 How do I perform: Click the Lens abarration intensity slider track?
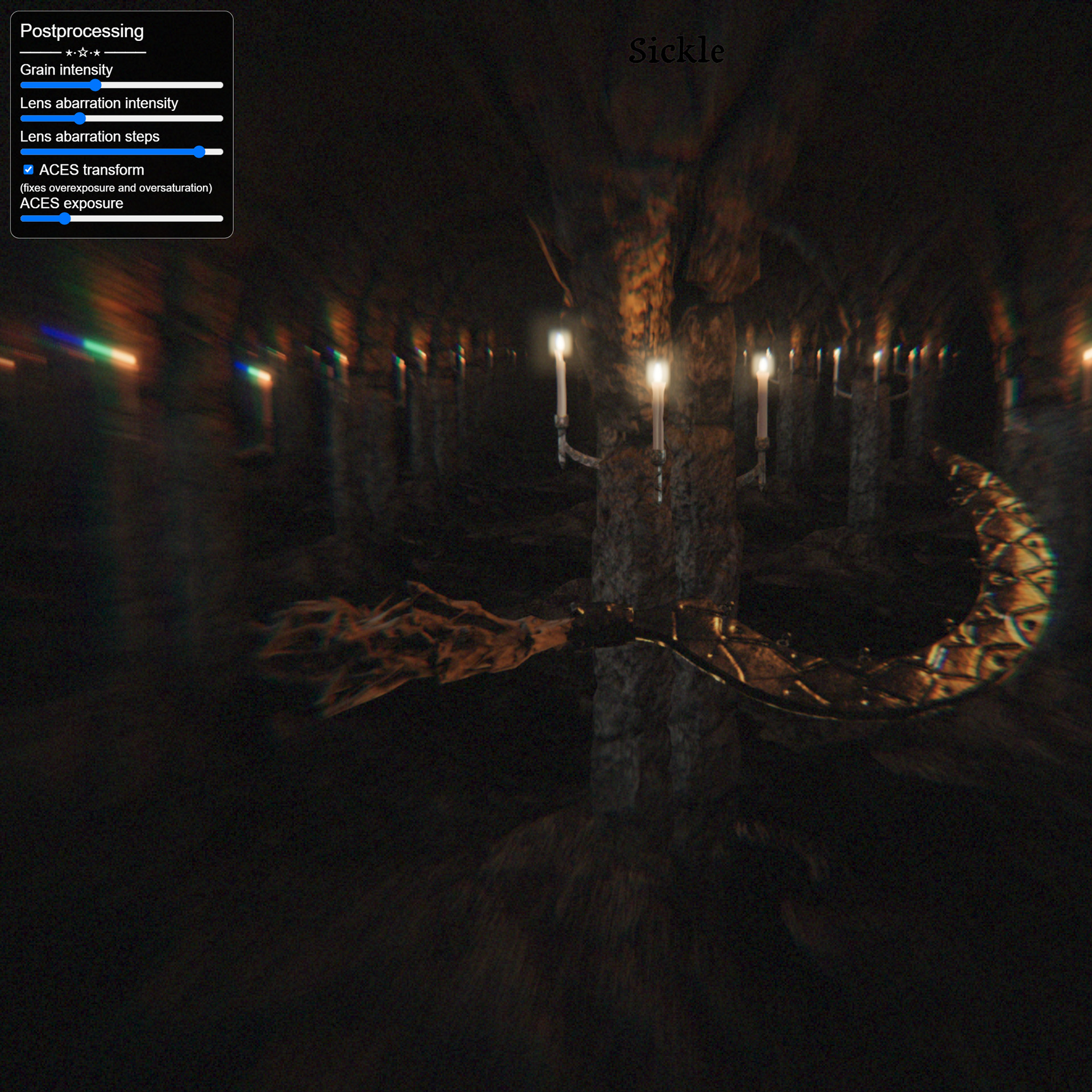tap(142, 118)
